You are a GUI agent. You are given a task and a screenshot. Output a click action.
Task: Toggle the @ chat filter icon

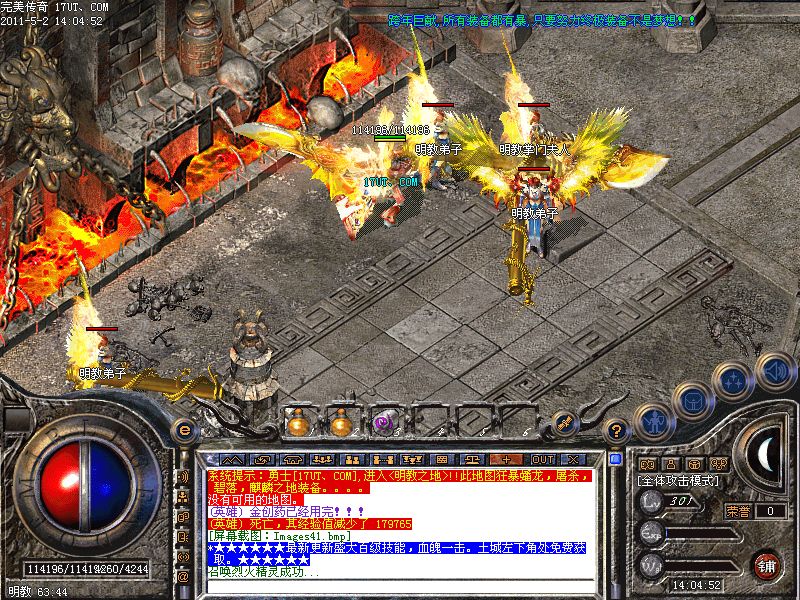tap(183, 576)
